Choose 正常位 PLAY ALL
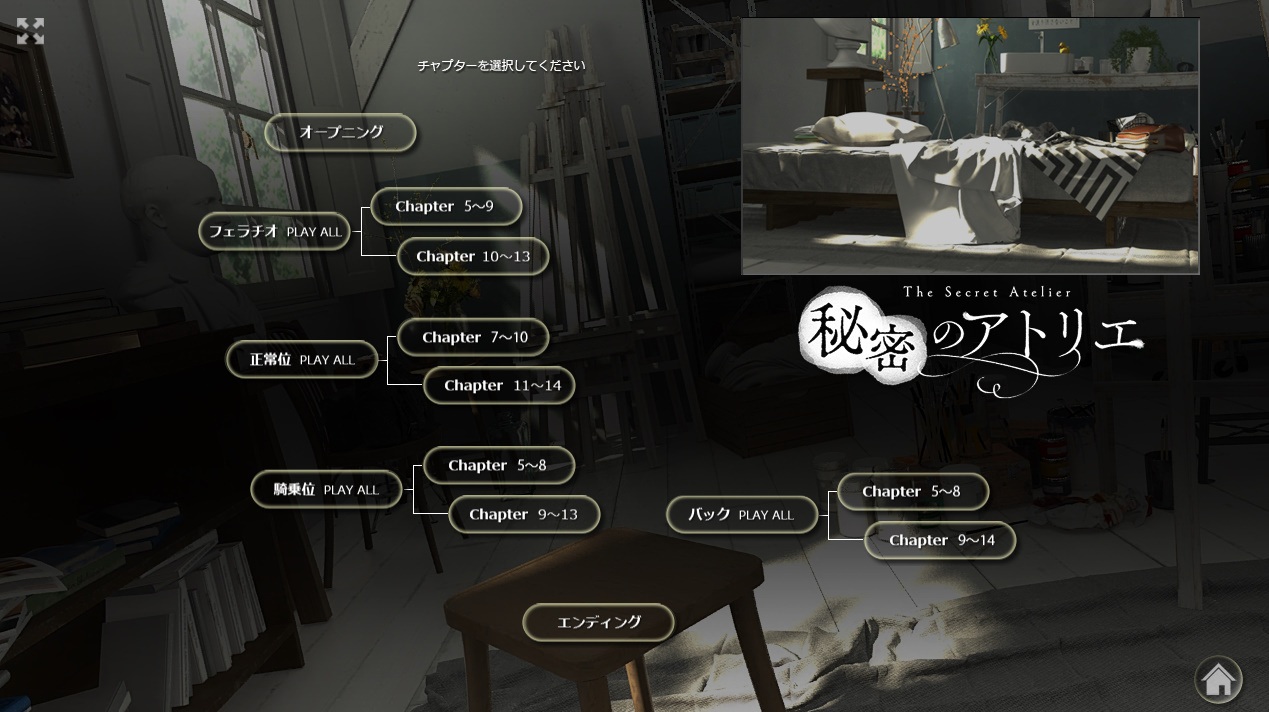Image resolution: width=1269 pixels, height=712 pixels. coord(303,359)
